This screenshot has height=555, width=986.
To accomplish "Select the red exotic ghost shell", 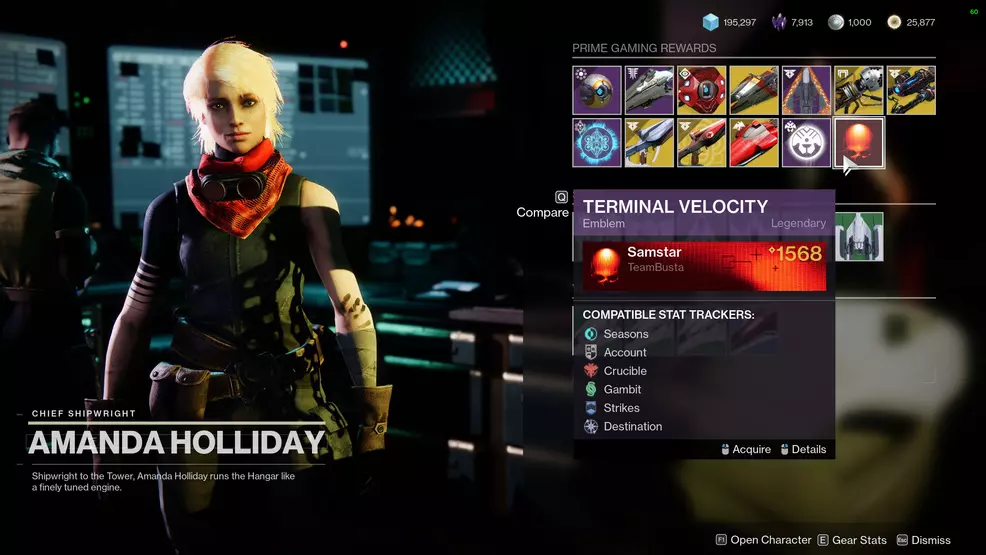I will 702,90.
